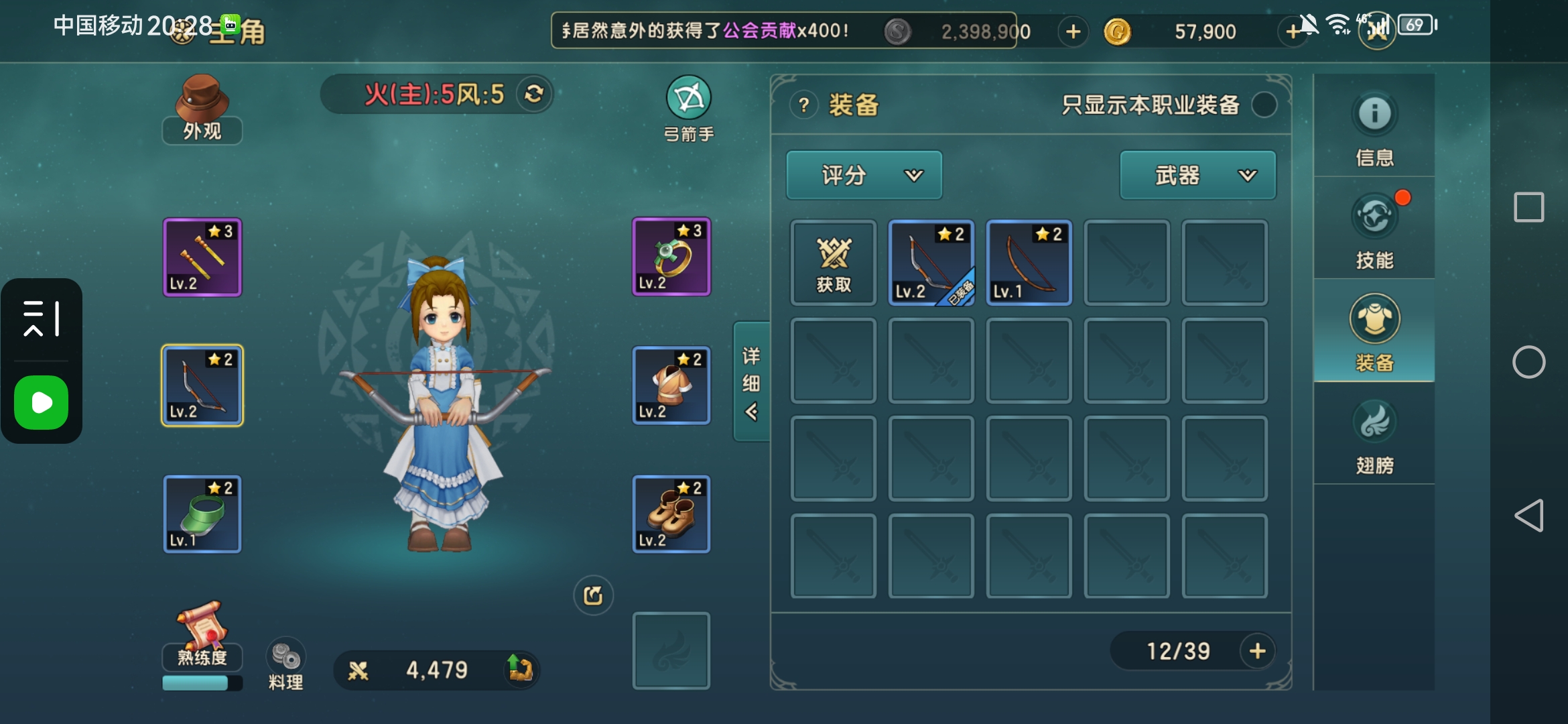Click the 获取 obtain-equipment slot
Viewport: 1568px width, 724px height.
coord(834,263)
